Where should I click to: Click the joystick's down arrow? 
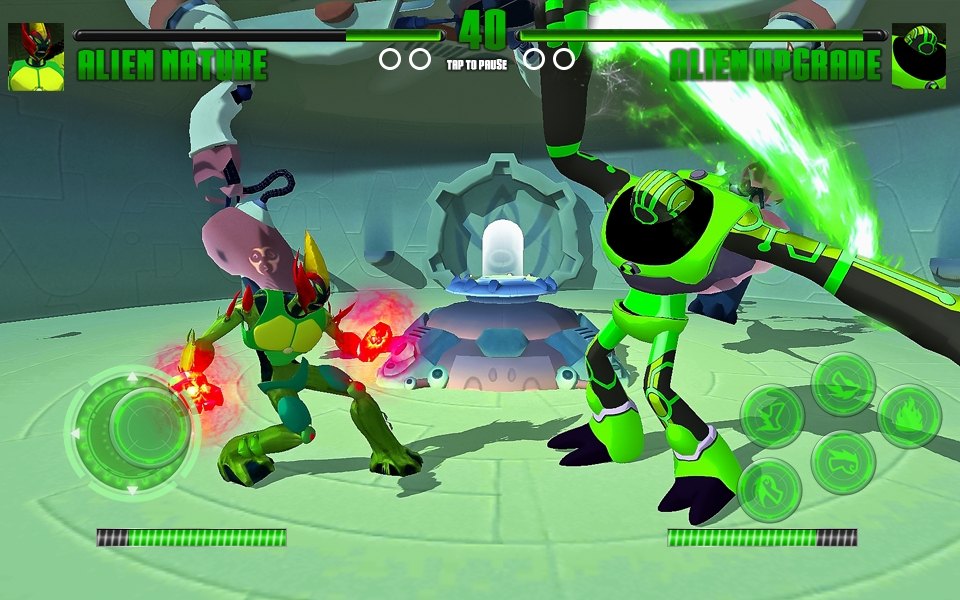point(130,489)
